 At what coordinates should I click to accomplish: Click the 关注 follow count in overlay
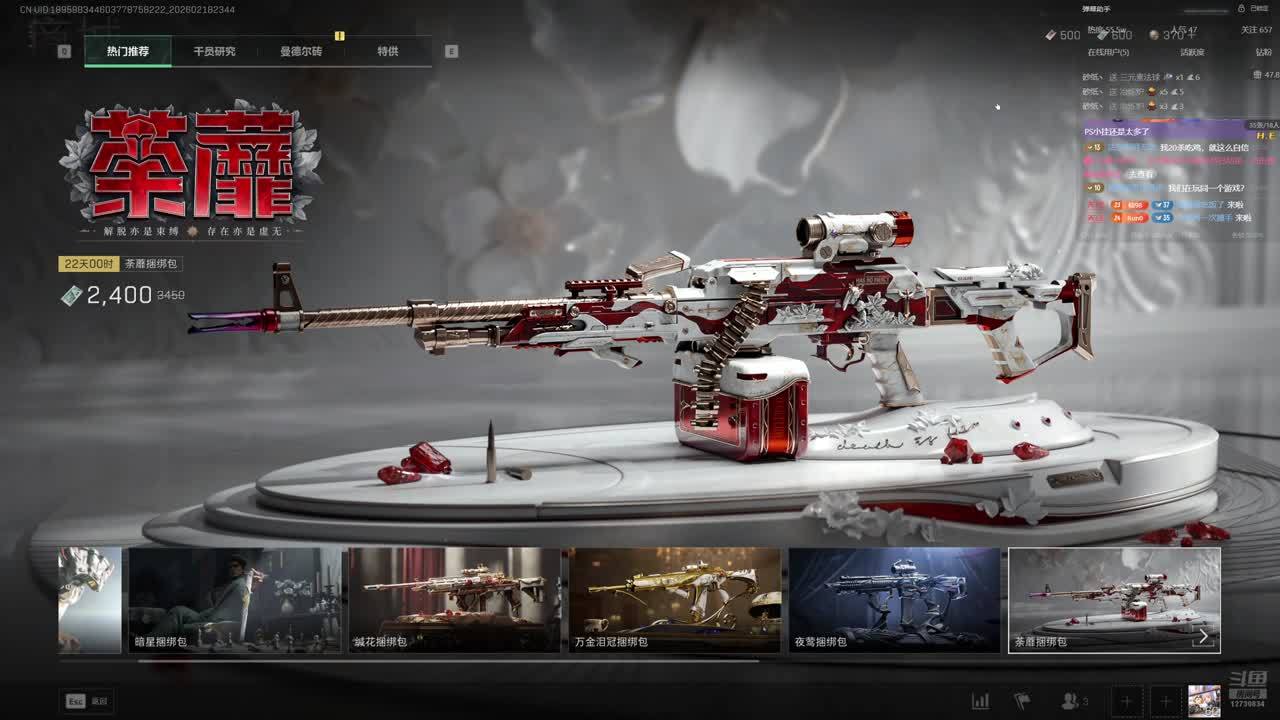point(1256,30)
